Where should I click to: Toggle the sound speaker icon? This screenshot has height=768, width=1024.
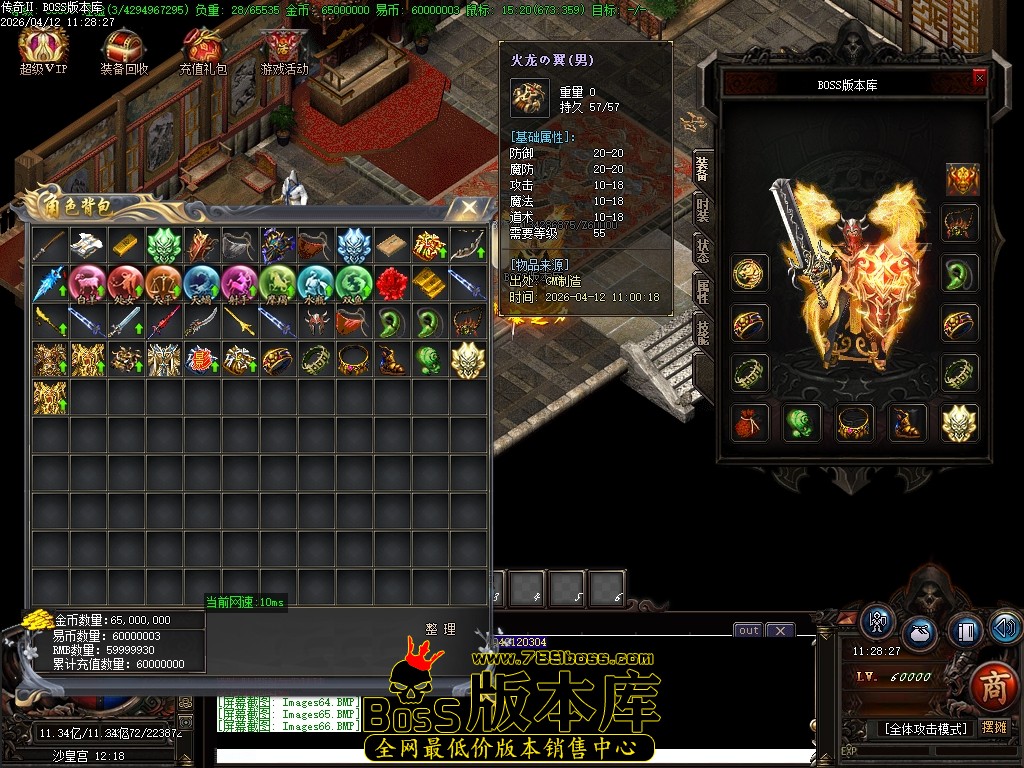point(1006,627)
